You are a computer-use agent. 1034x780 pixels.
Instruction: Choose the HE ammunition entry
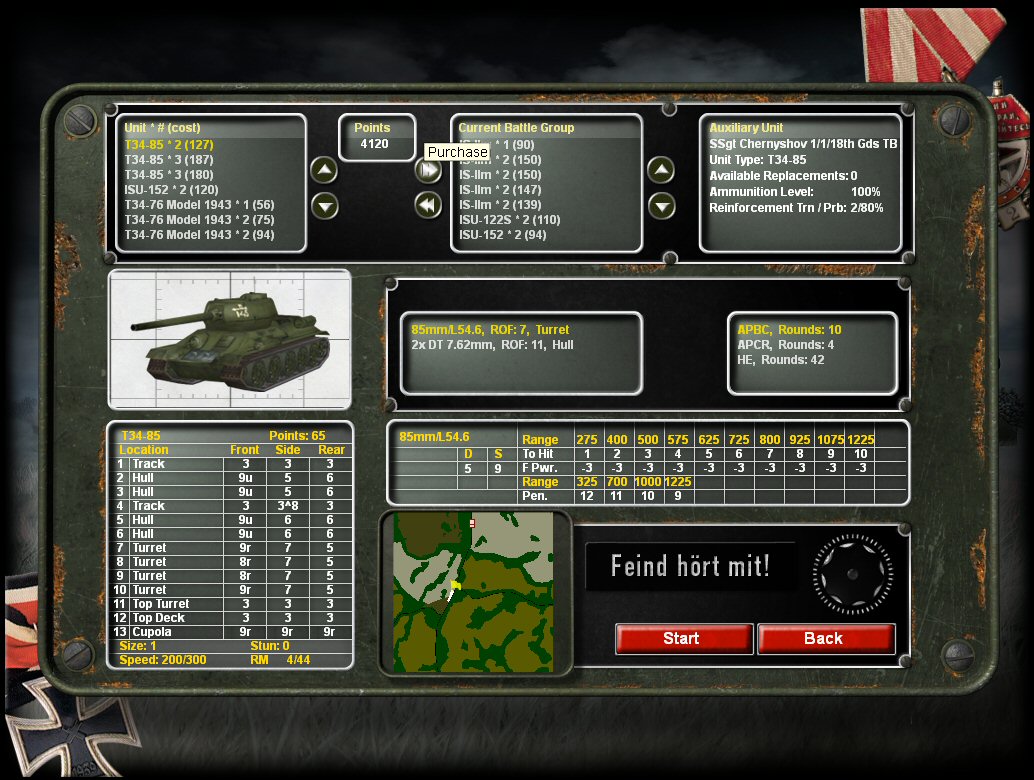click(x=780, y=360)
